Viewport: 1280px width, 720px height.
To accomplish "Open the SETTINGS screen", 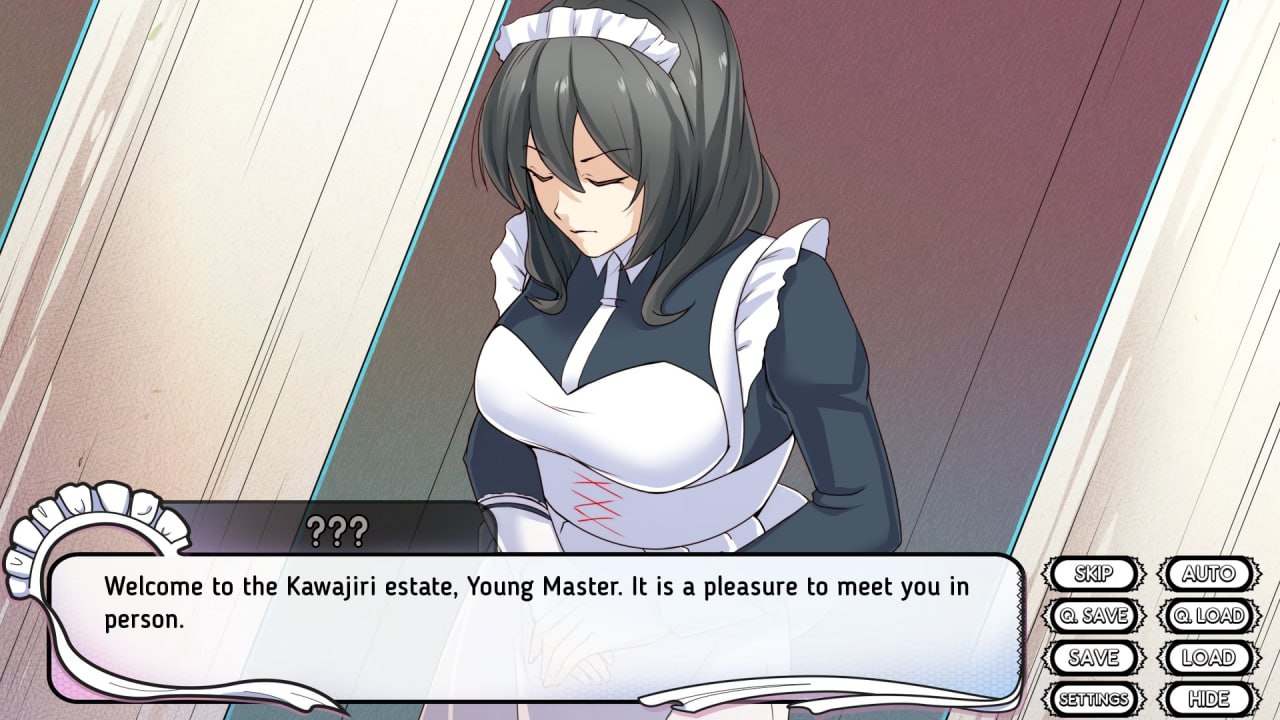I will [x=1096, y=697].
